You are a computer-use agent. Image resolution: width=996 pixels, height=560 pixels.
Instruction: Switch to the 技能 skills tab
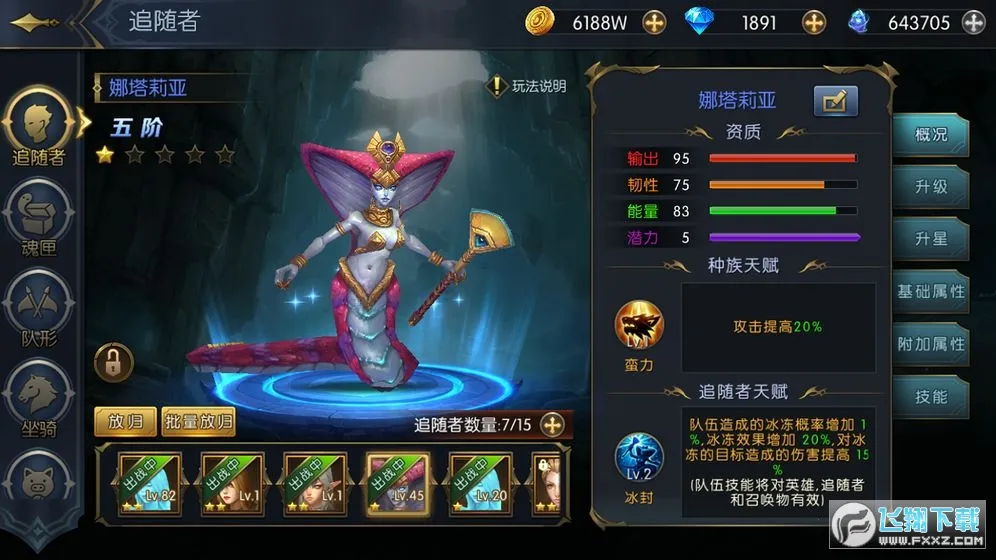click(931, 397)
